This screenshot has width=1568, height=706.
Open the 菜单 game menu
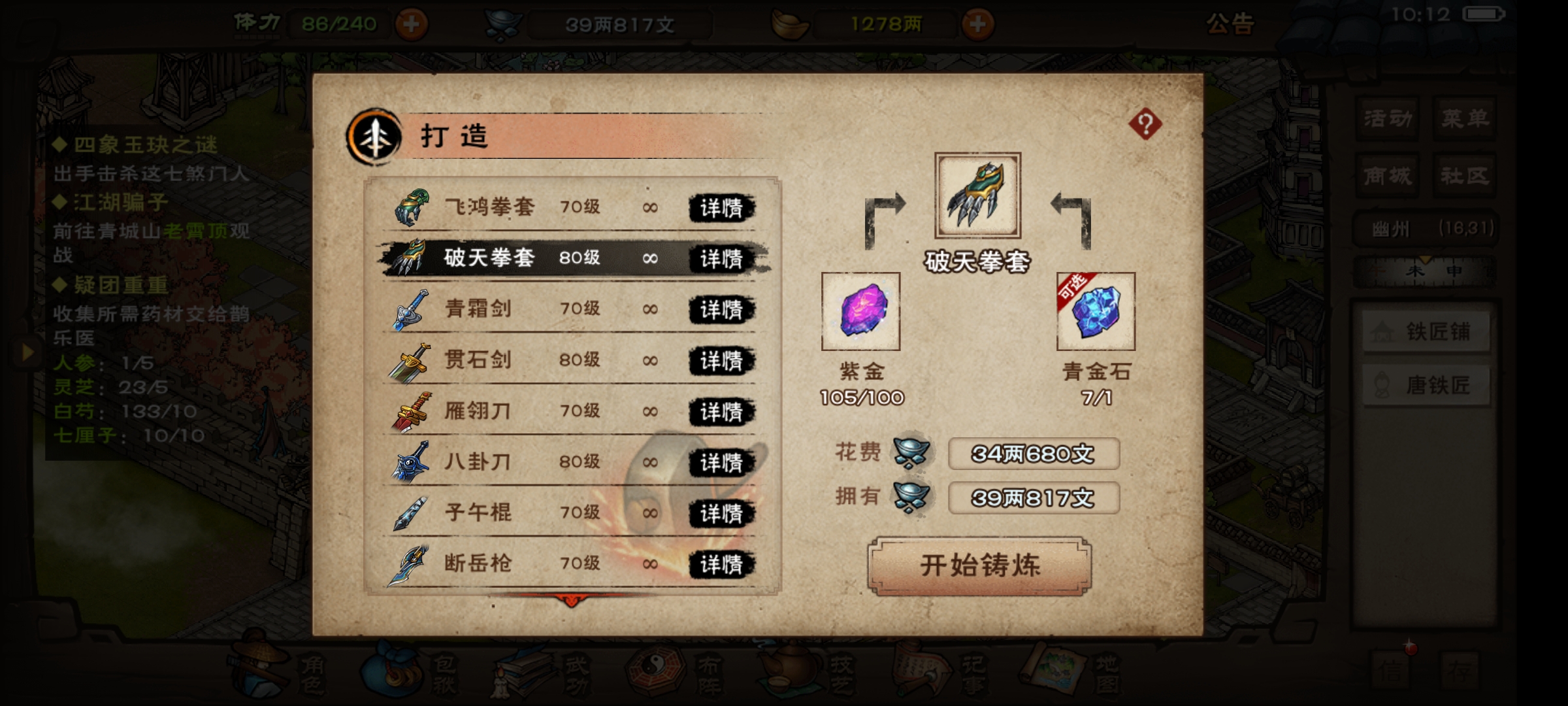click(1467, 118)
